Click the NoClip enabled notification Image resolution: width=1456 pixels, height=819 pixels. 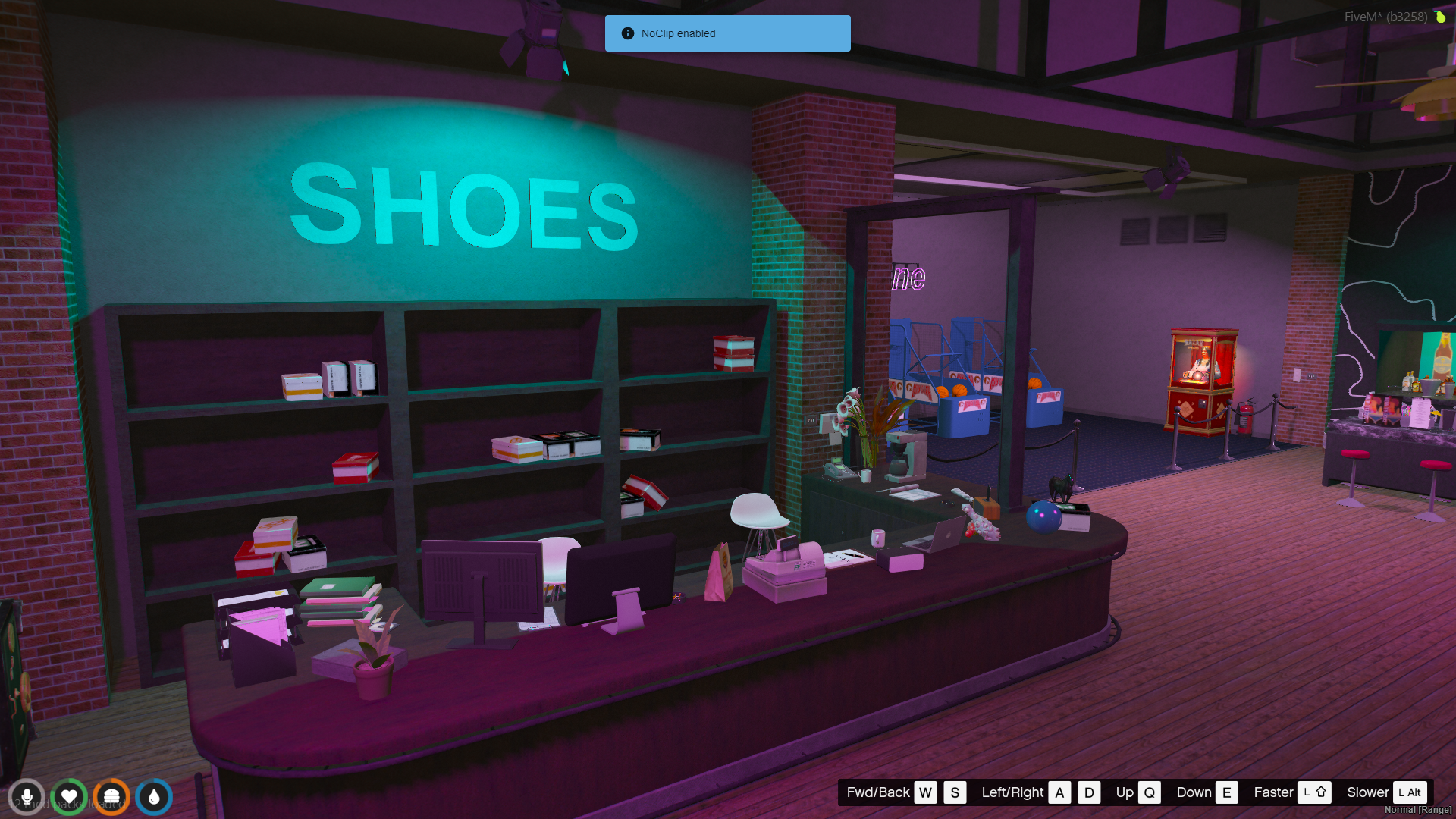727,33
